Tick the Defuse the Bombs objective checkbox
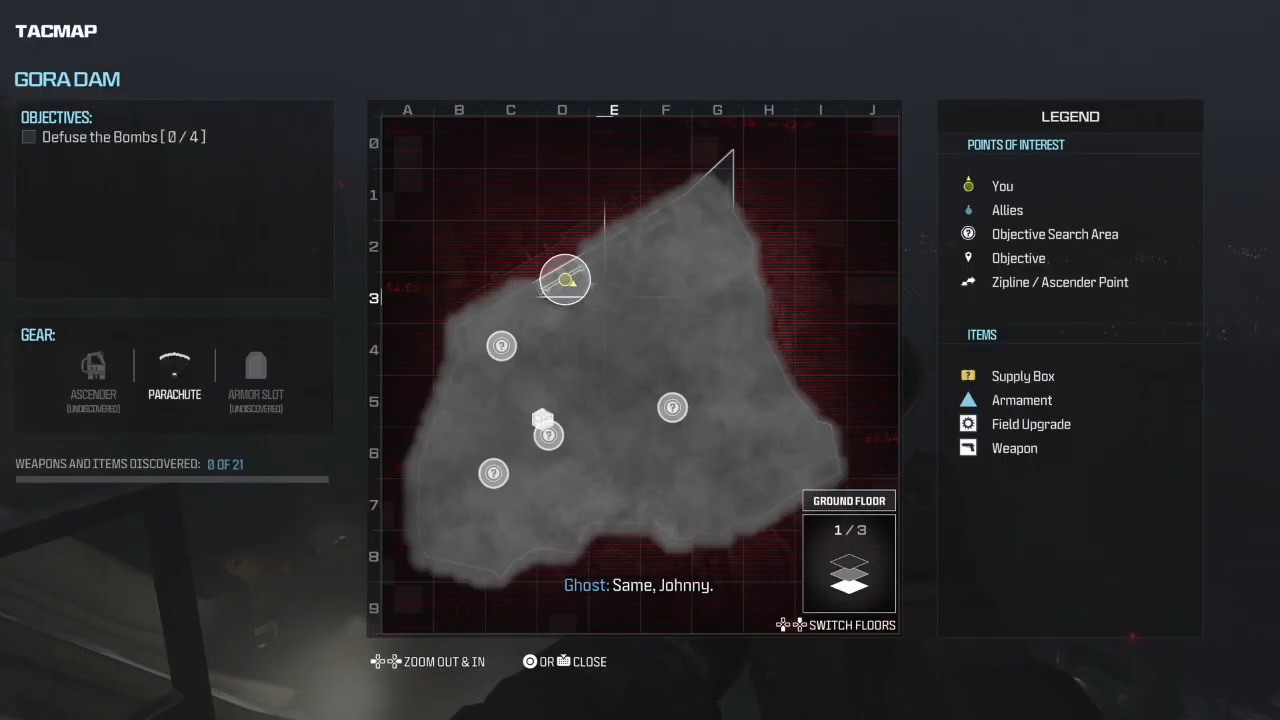The width and height of the screenshot is (1280, 720). click(28, 137)
